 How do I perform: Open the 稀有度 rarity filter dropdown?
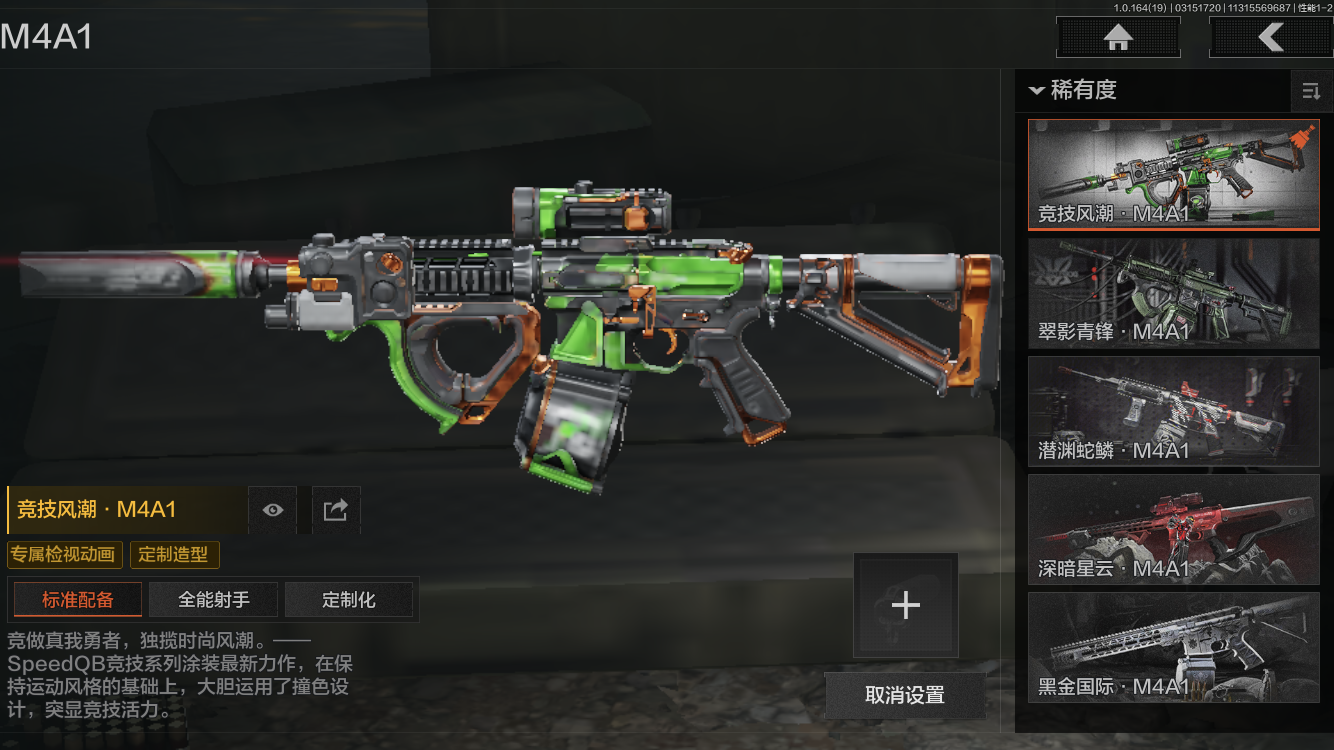1073,91
